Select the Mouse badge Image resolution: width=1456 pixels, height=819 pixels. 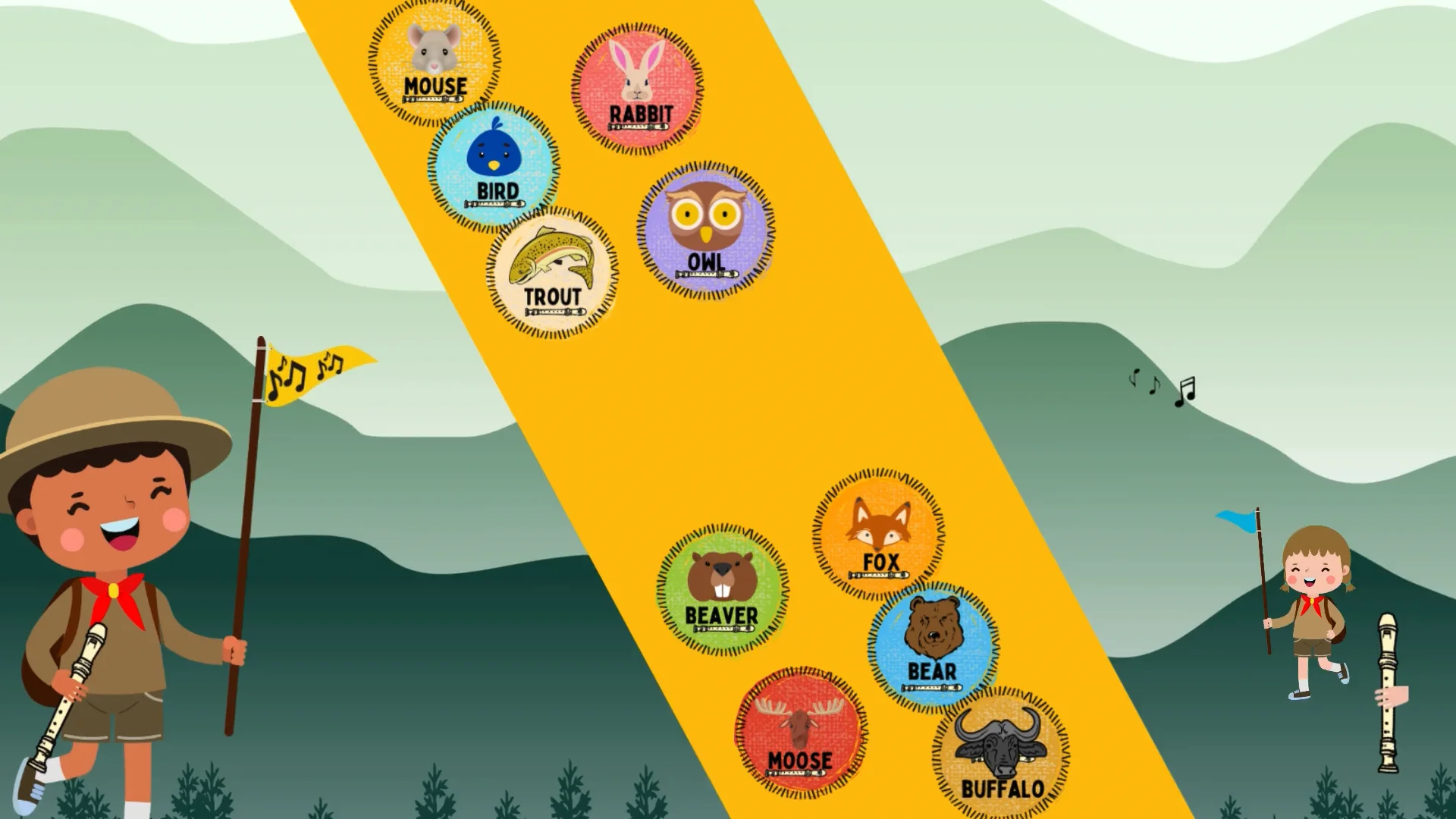(x=435, y=61)
